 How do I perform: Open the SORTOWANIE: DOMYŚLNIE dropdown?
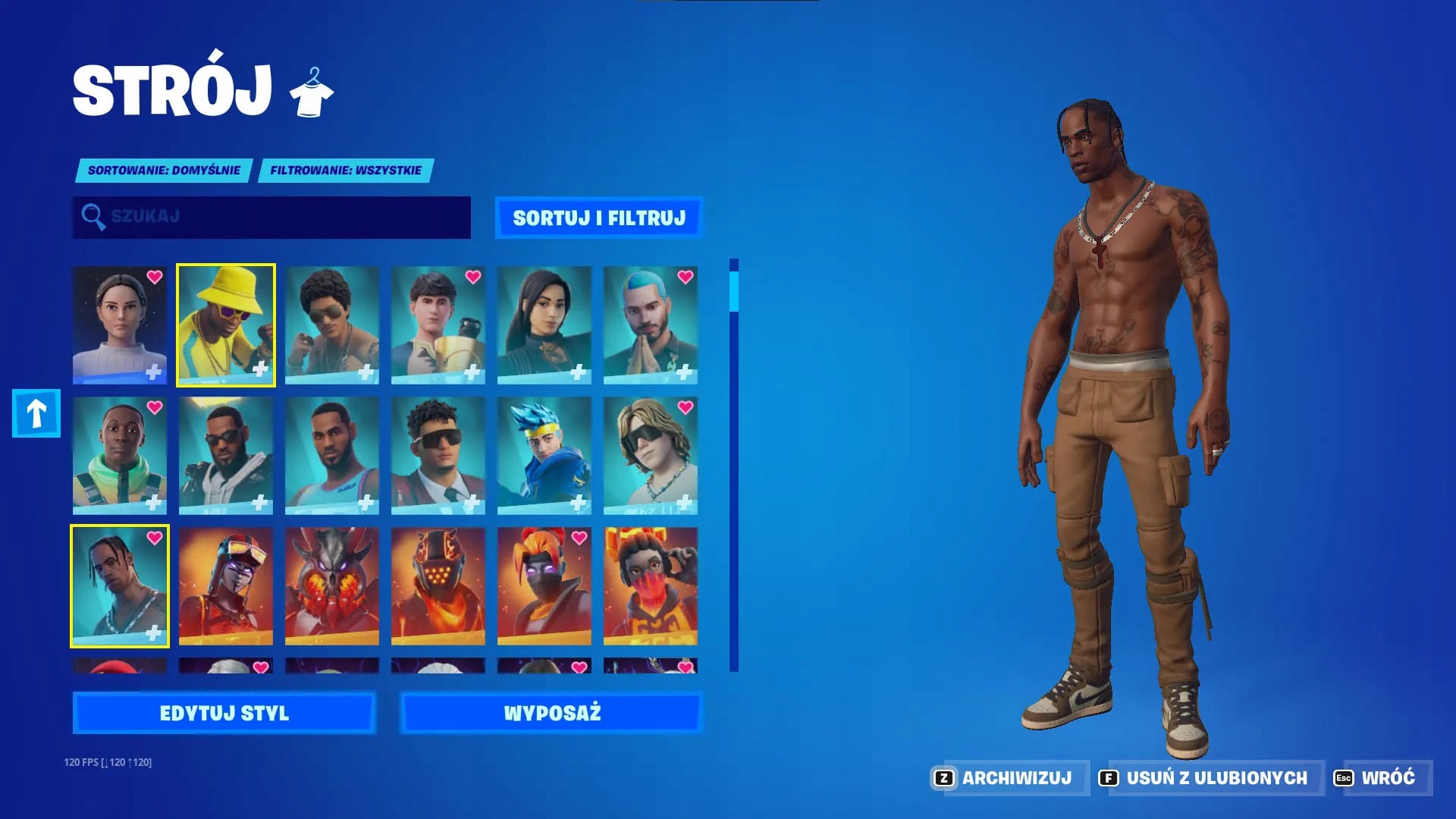[x=164, y=170]
